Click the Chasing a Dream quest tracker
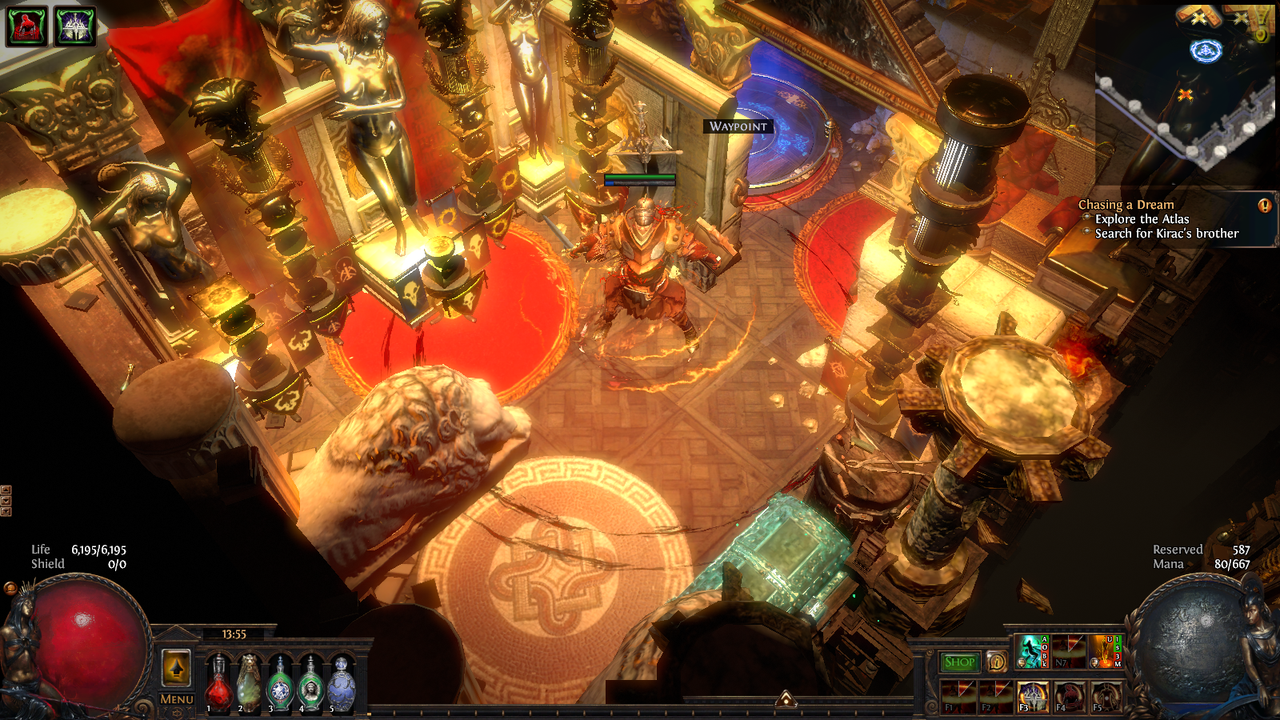Viewport: 1280px width, 720px height. click(x=1127, y=205)
